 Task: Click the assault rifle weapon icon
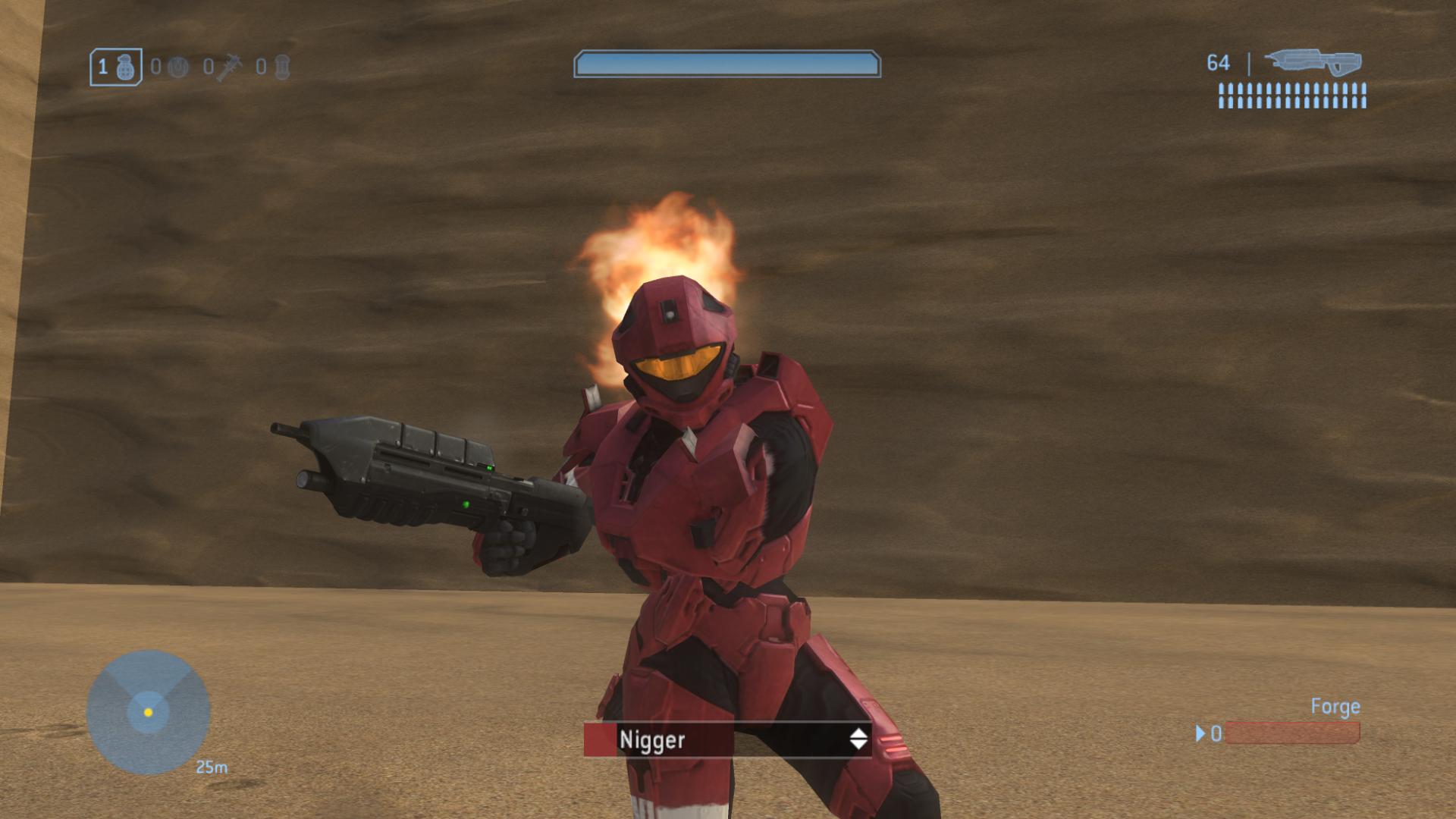1313,63
